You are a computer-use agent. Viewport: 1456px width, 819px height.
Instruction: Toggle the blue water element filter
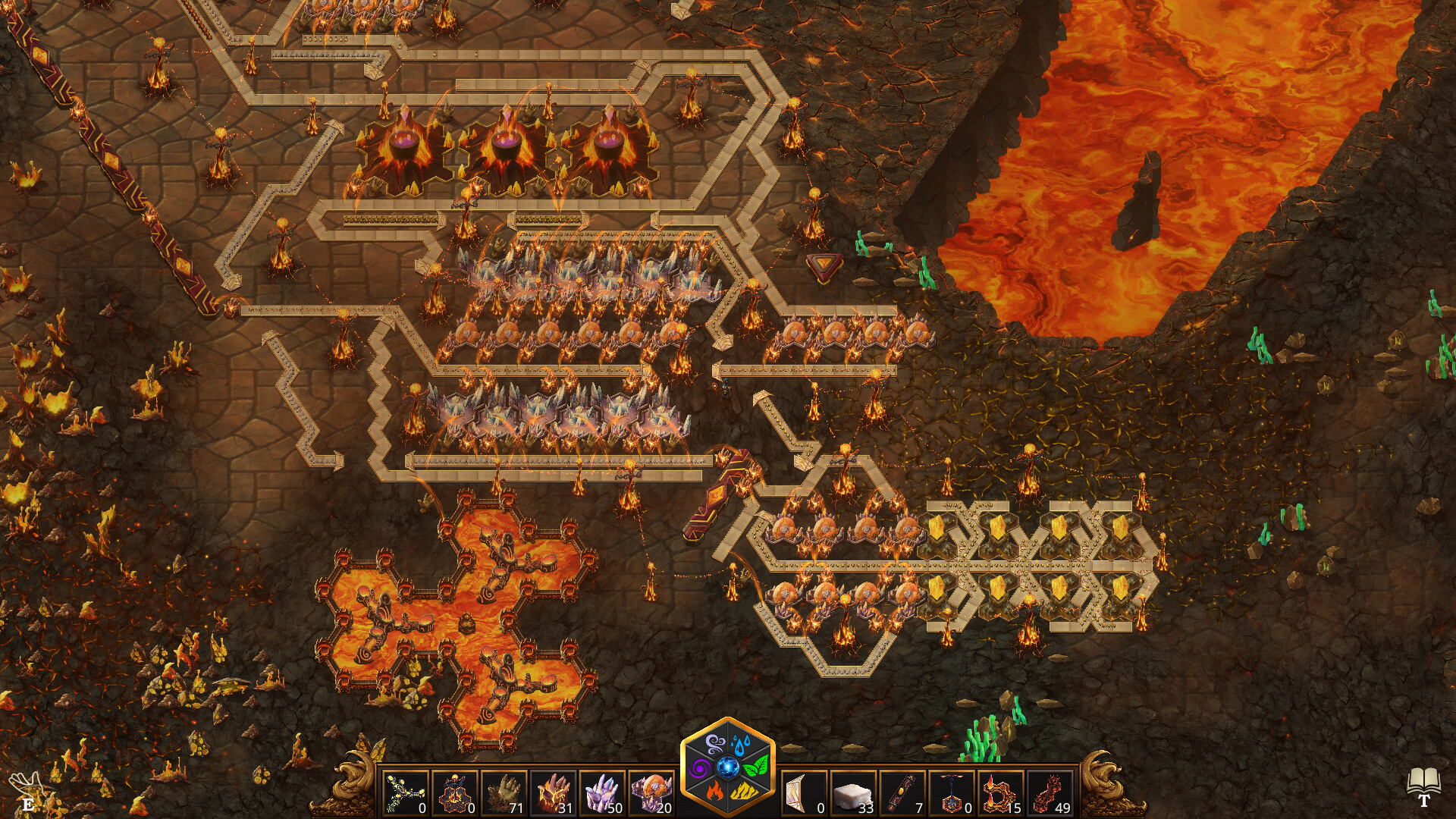pyautogui.click(x=742, y=743)
